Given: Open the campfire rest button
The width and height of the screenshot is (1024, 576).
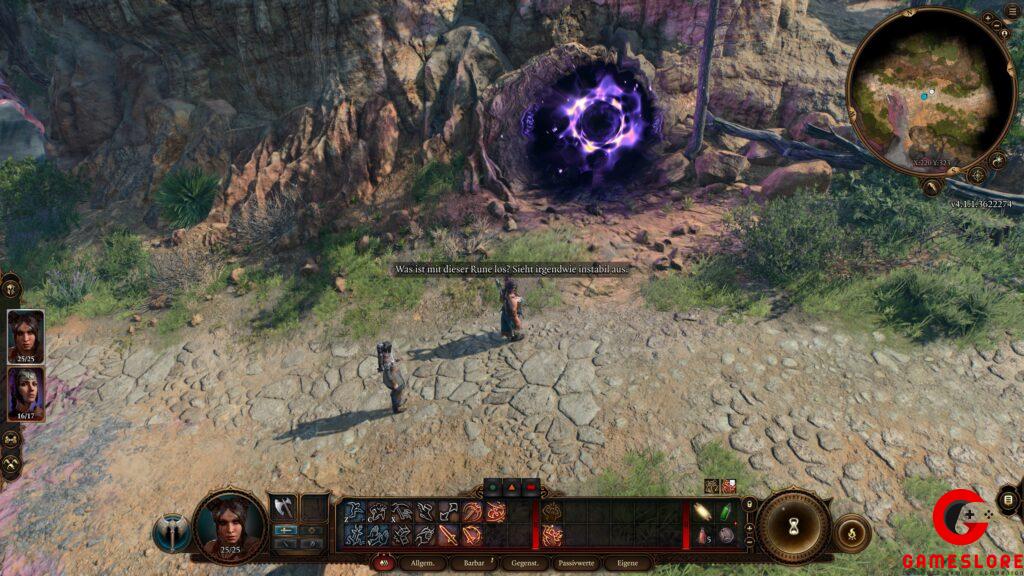Looking at the screenshot, I should point(851,533).
